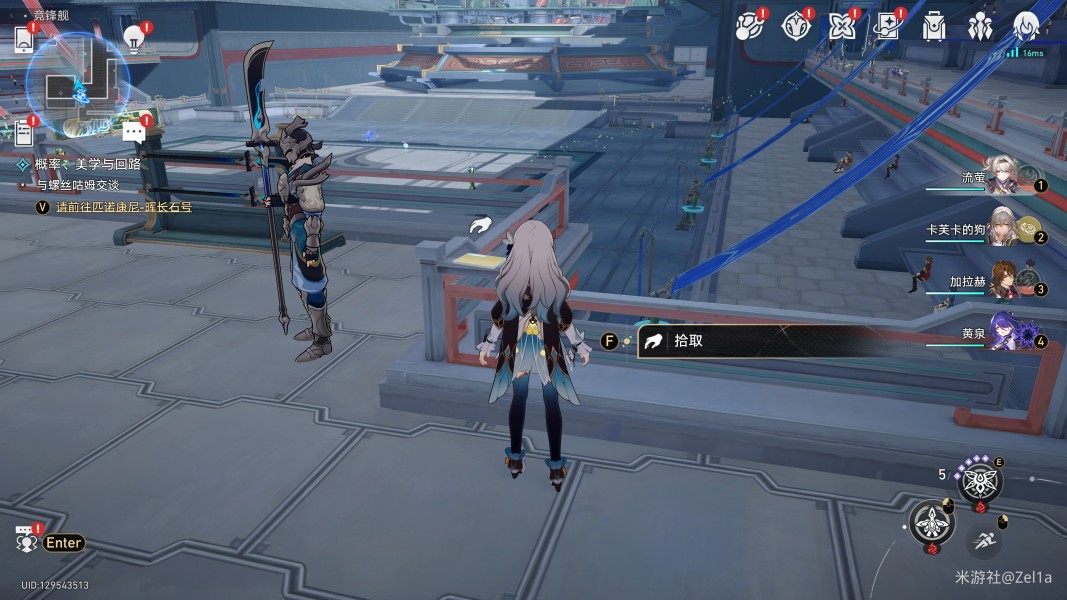Click the 请前往匹诺康尼-晖长石号 navigation link

point(123,207)
